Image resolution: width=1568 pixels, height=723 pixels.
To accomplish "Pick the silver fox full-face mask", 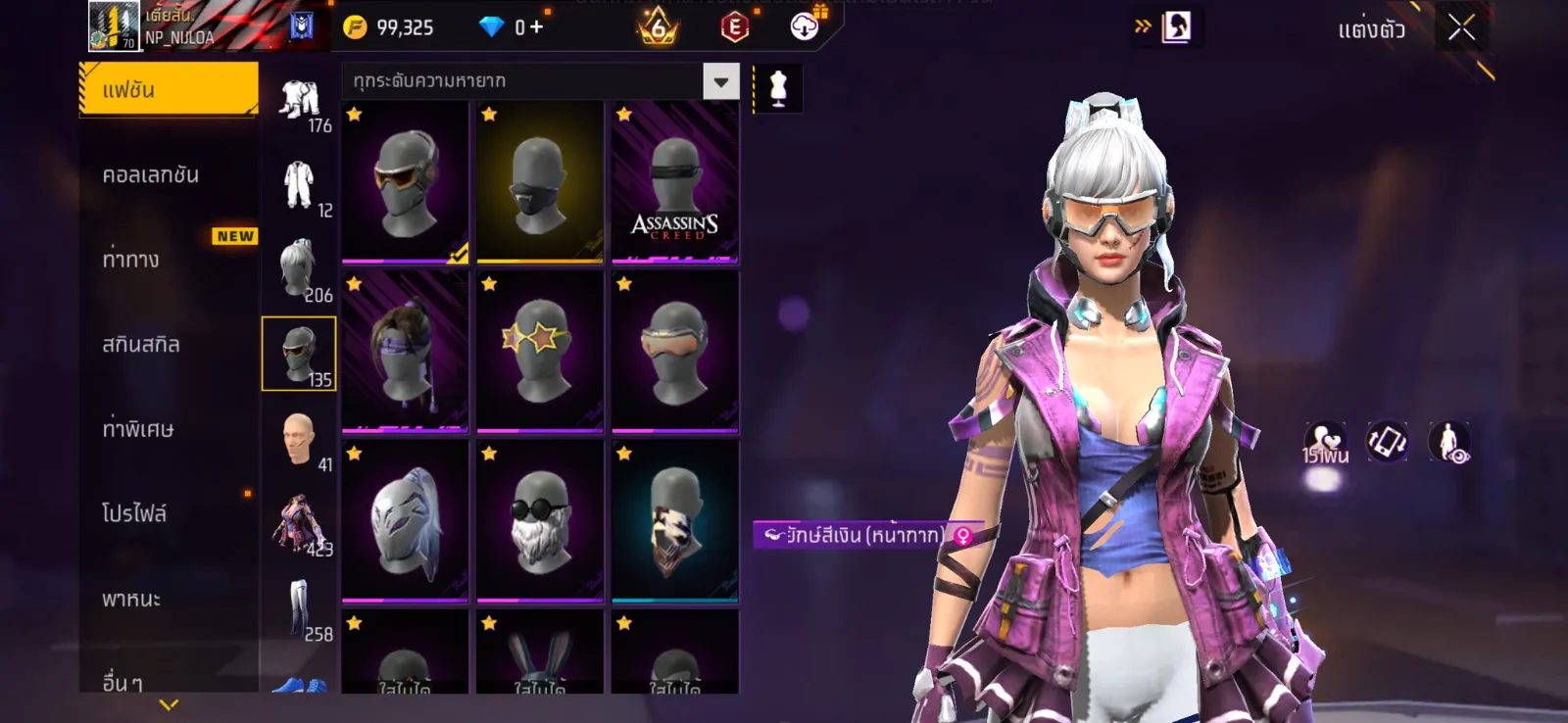I will [x=405, y=521].
